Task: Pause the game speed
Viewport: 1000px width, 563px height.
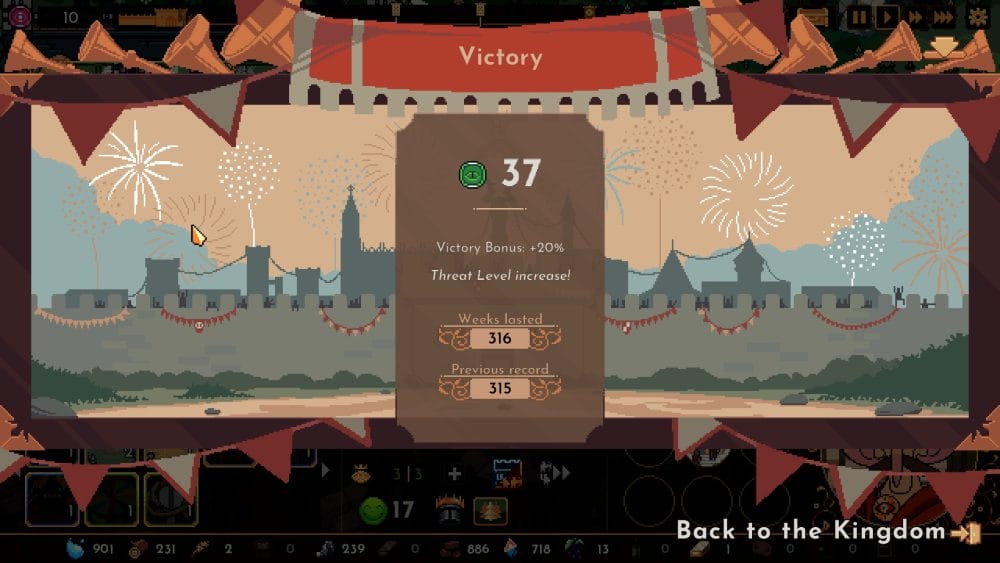Action: (x=859, y=17)
